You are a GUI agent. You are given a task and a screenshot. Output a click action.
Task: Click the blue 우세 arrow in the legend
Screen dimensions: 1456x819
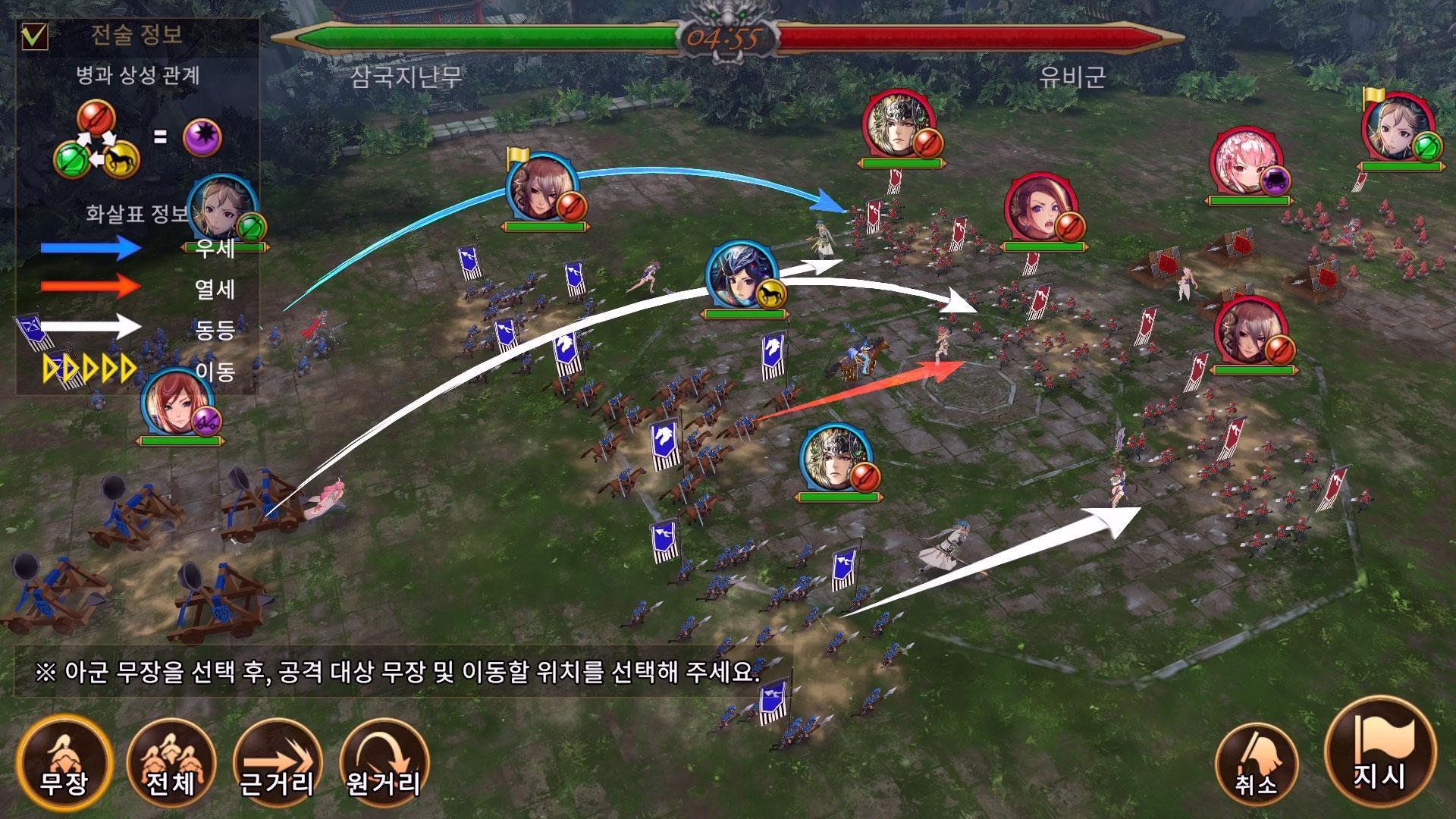click(x=83, y=246)
